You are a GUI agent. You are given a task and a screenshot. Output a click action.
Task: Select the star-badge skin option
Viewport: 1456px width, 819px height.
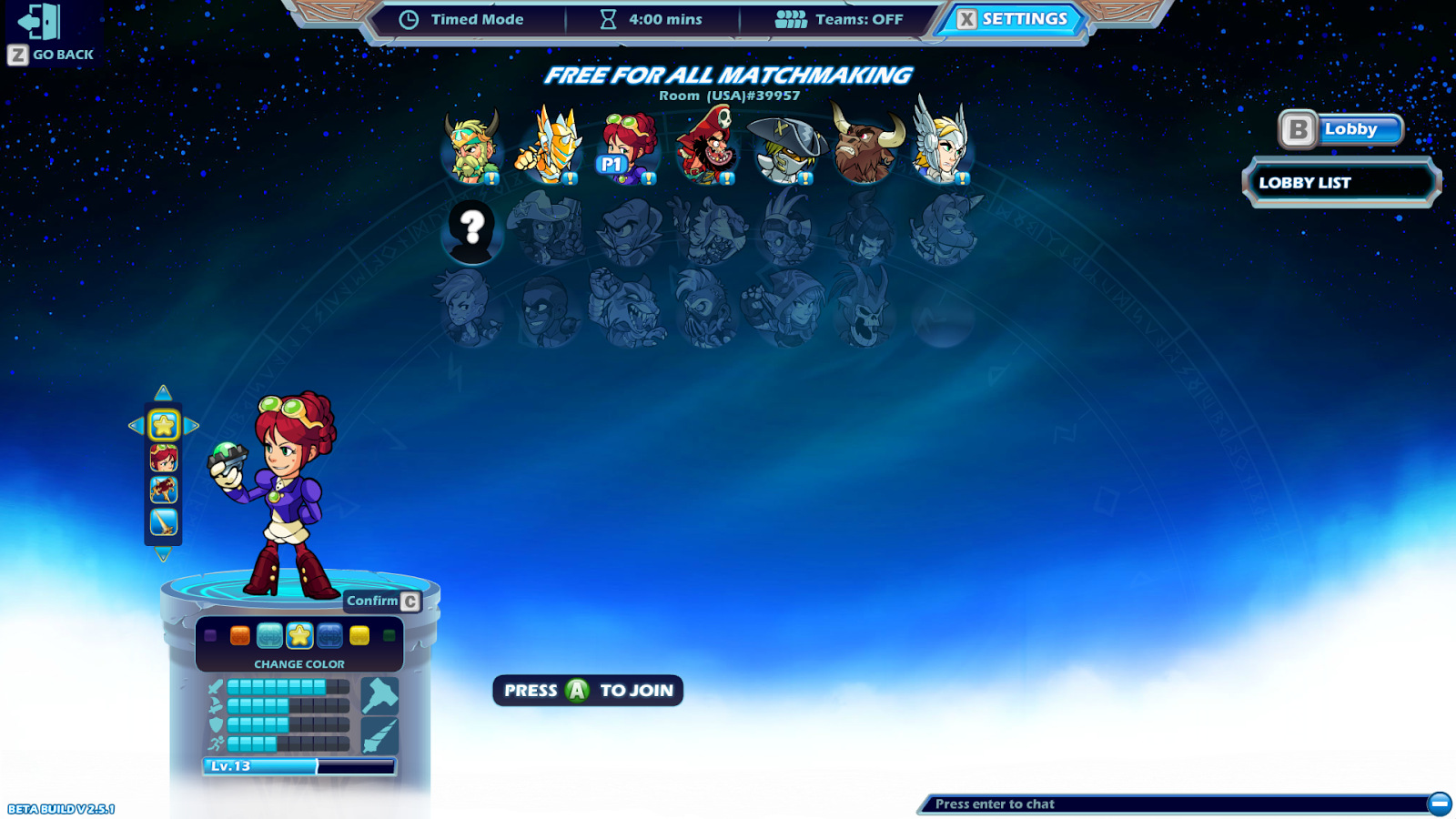pos(163,425)
